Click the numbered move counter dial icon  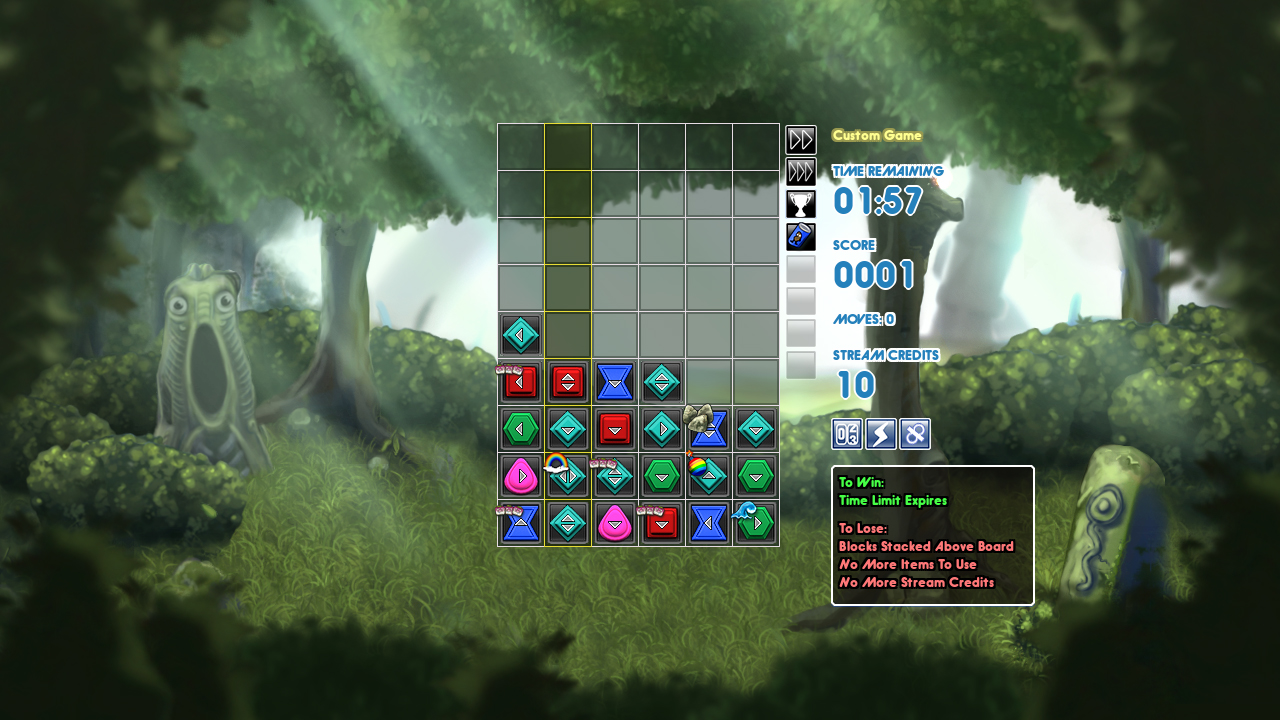coord(845,434)
